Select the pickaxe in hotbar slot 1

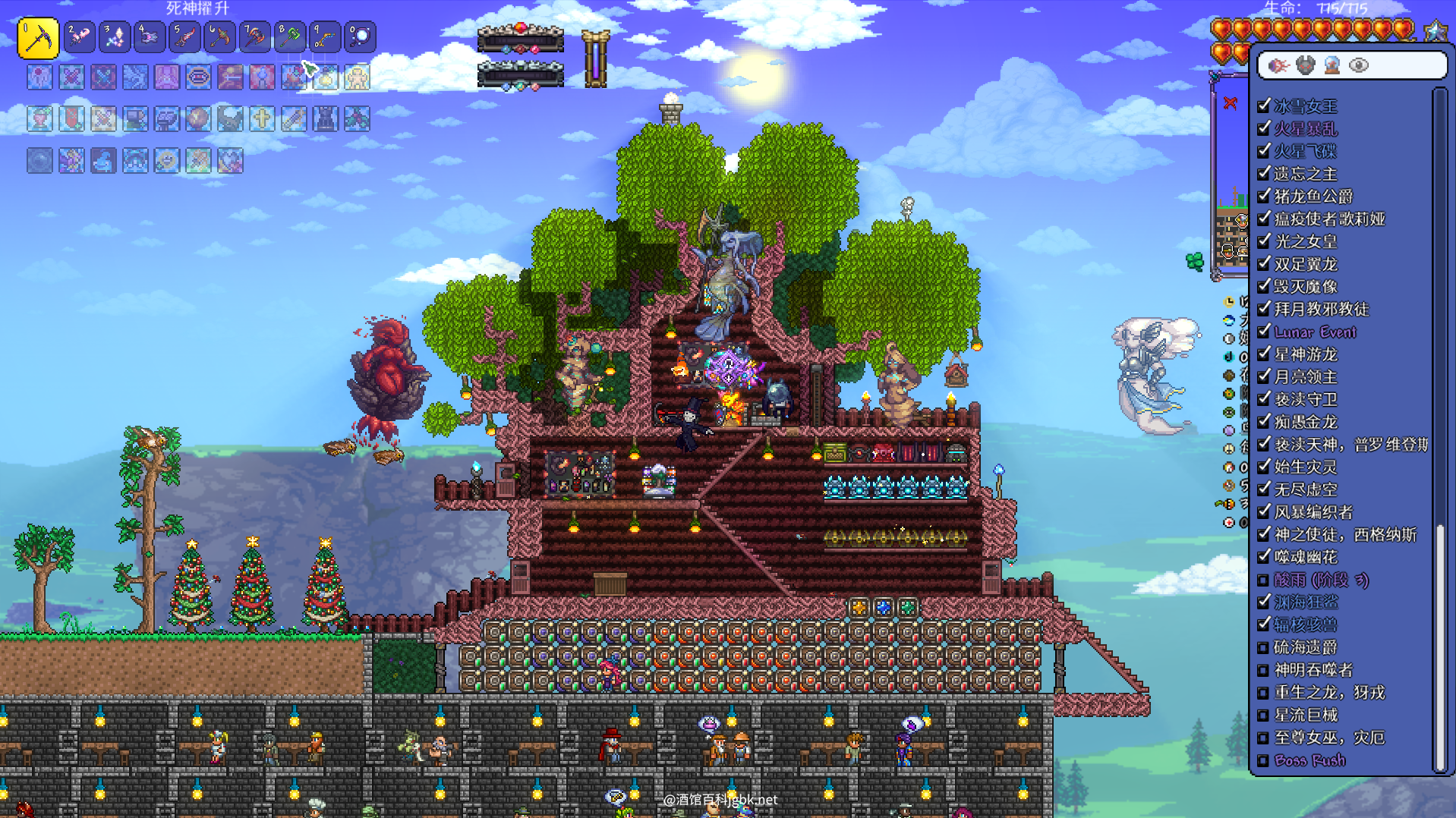(x=38, y=37)
